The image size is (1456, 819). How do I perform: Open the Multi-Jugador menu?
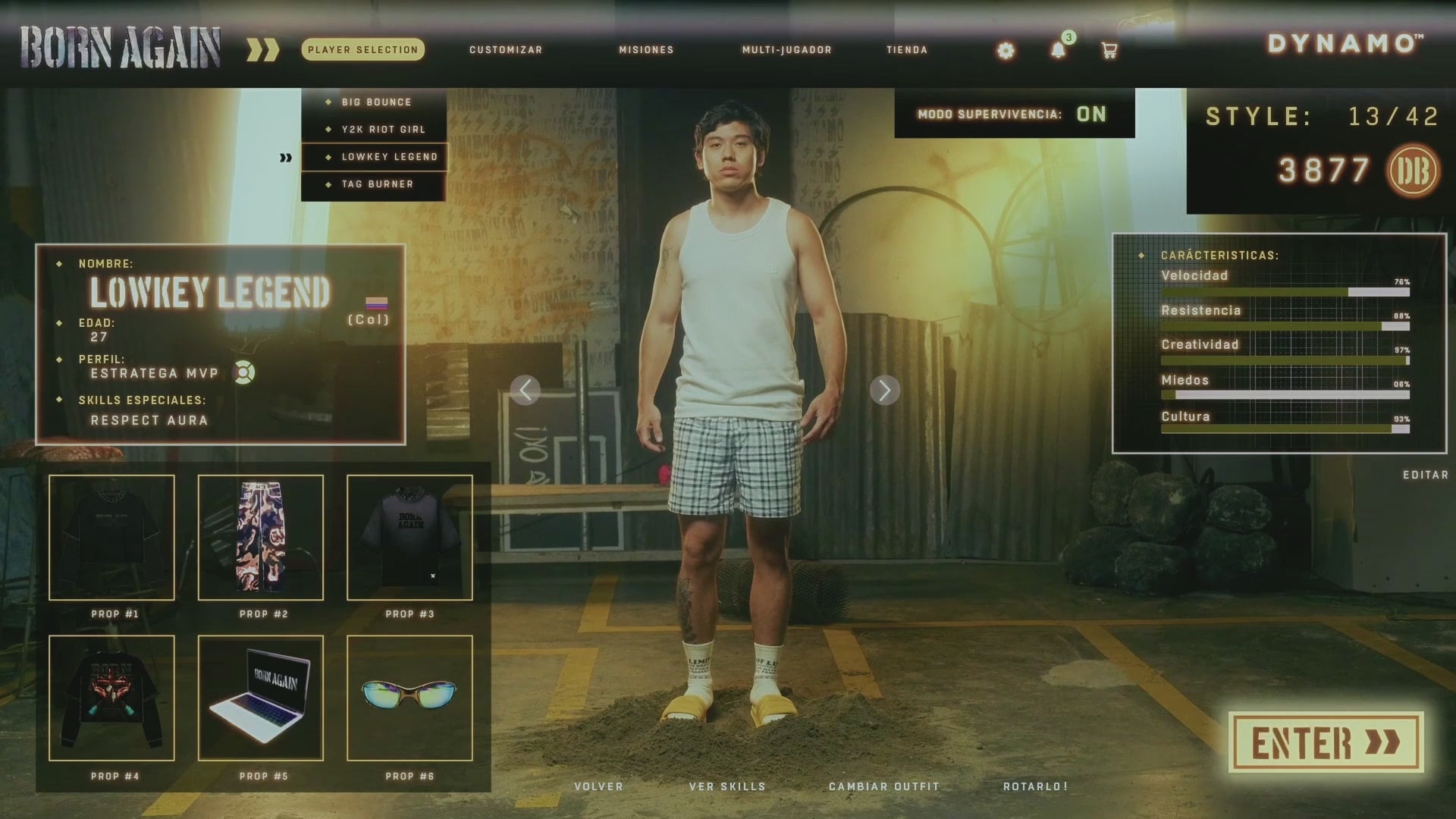(786, 50)
